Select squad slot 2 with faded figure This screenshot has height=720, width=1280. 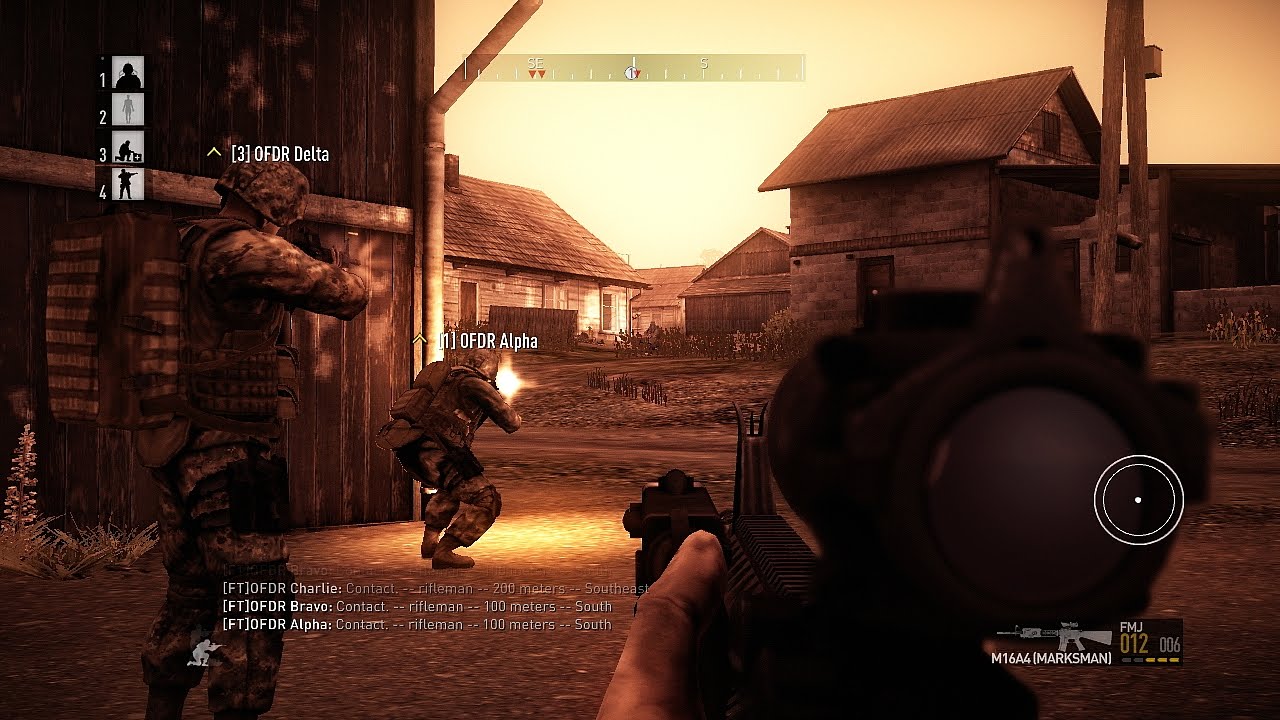click(128, 110)
